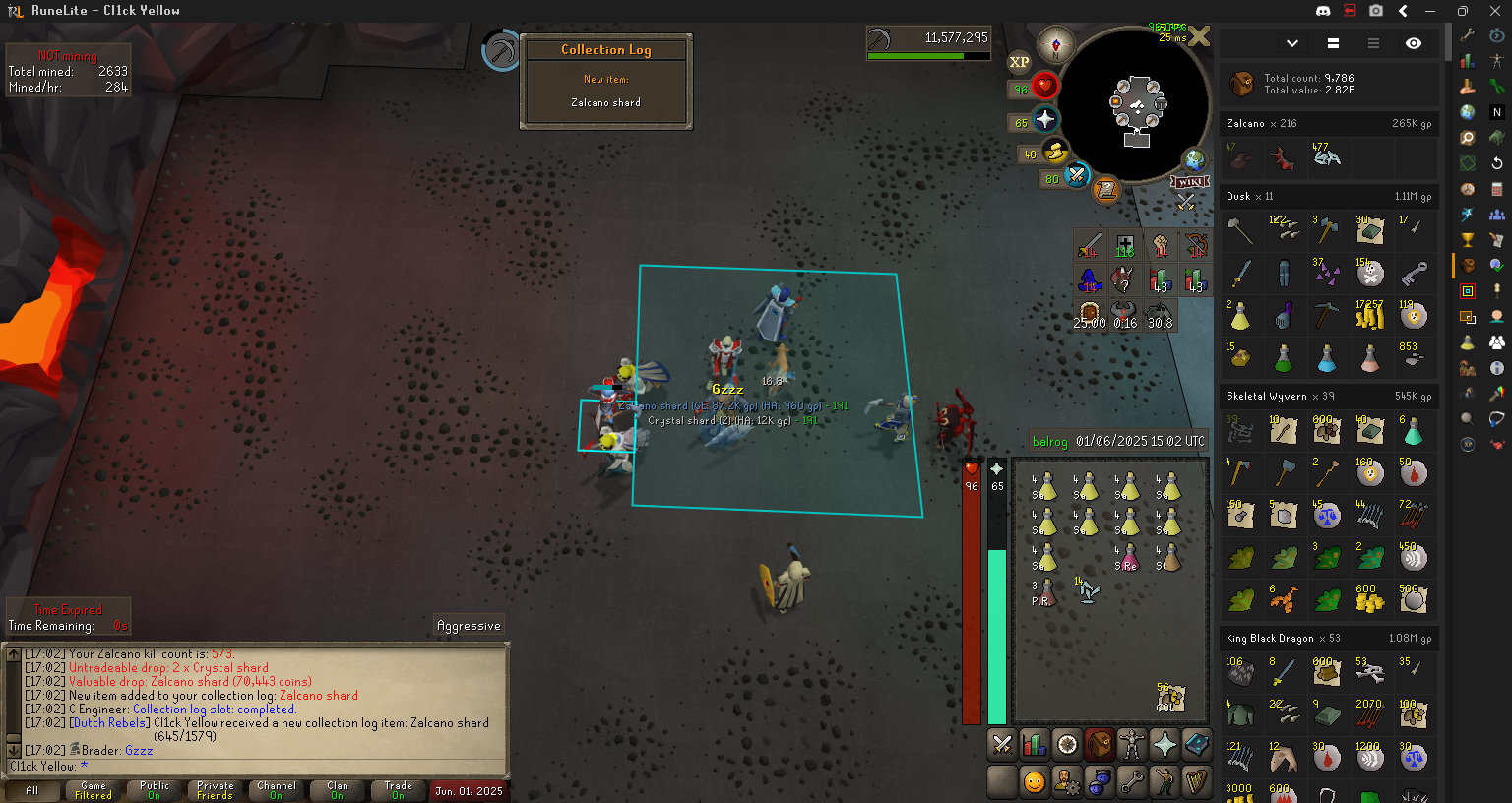The height and width of the screenshot is (803, 1512).
Task: Toggle the Quick Prayers orb
Action: tap(1044, 120)
